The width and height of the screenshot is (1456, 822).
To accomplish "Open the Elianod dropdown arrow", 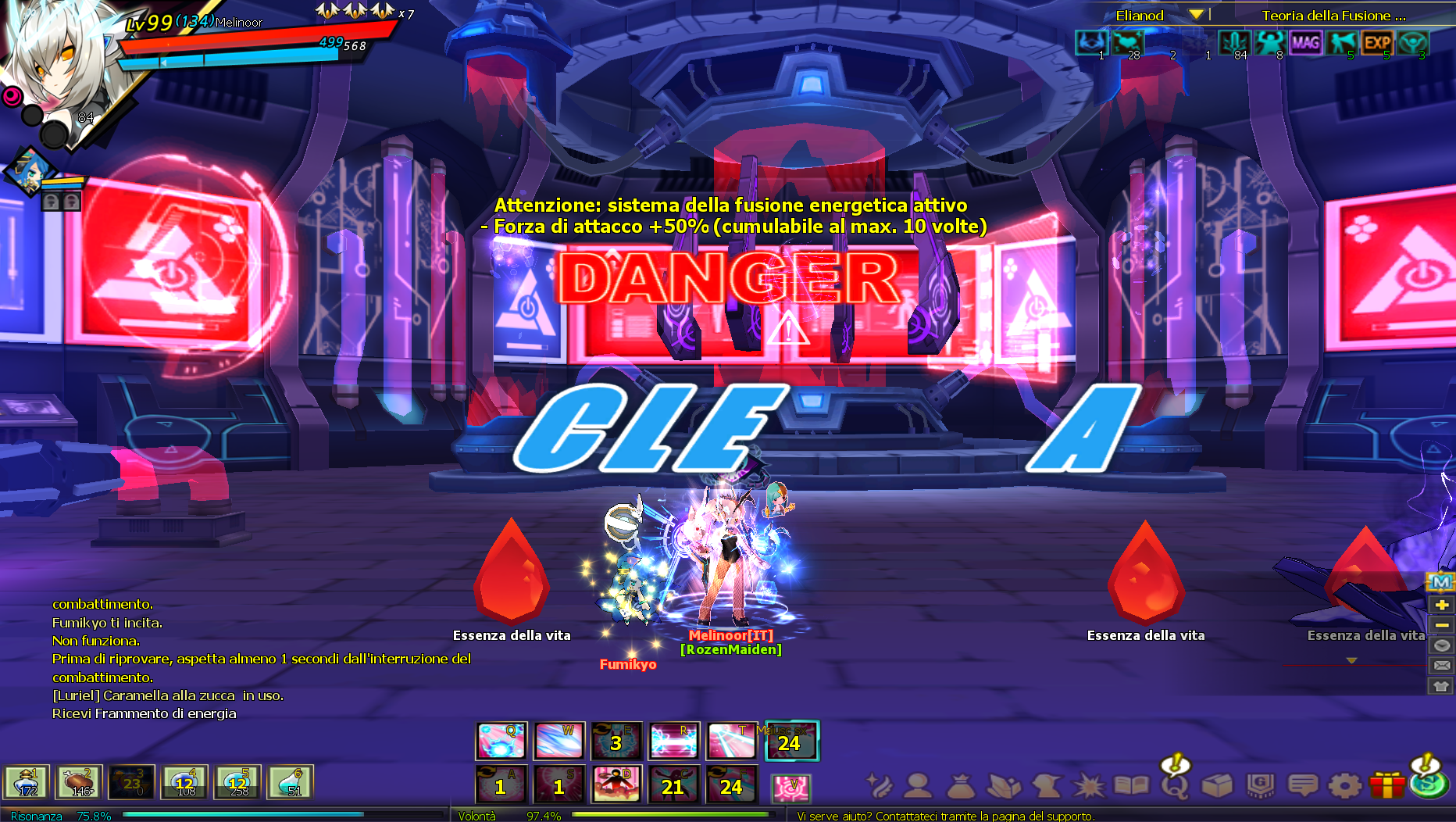I will [x=1196, y=15].
